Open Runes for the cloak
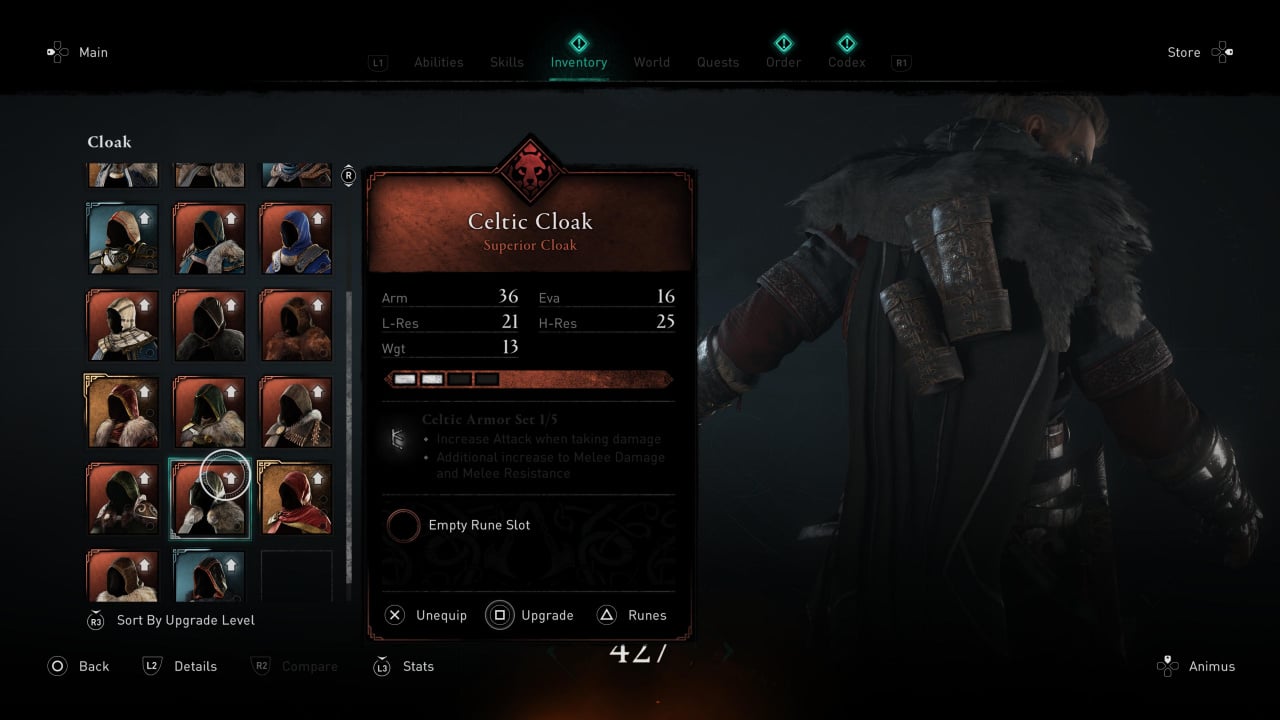Image resolution: width=1280 pixels, height=720 pixels. tap(632, 615)
